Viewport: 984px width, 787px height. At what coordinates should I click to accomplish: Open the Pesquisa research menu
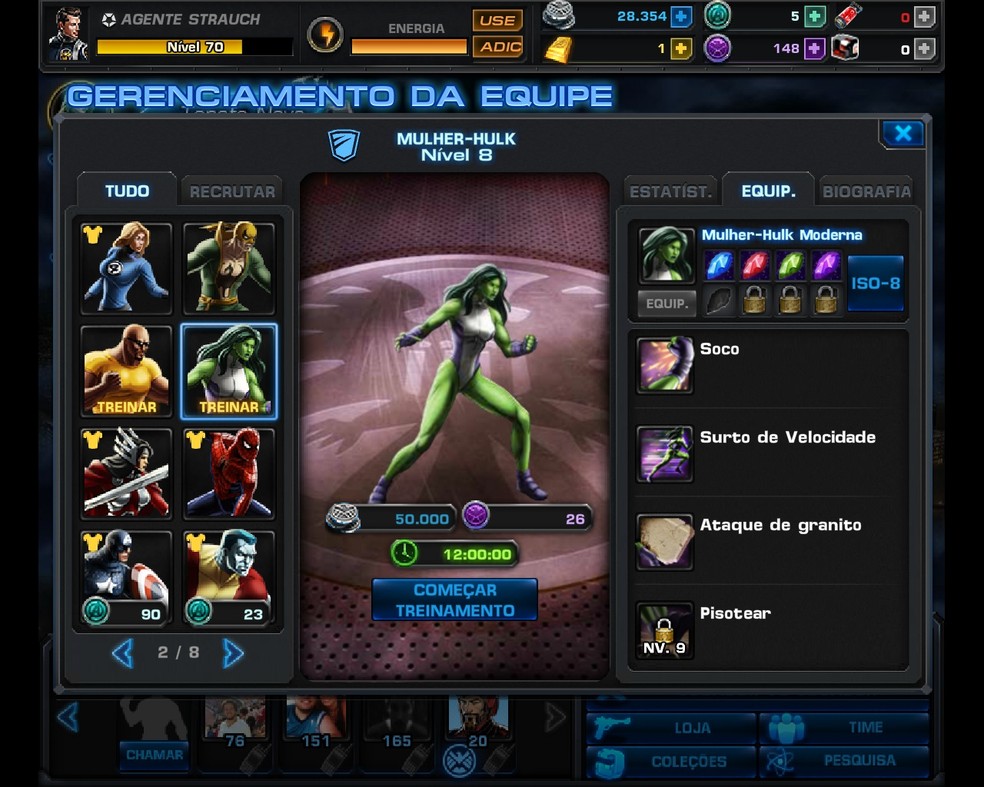(845, 761)
